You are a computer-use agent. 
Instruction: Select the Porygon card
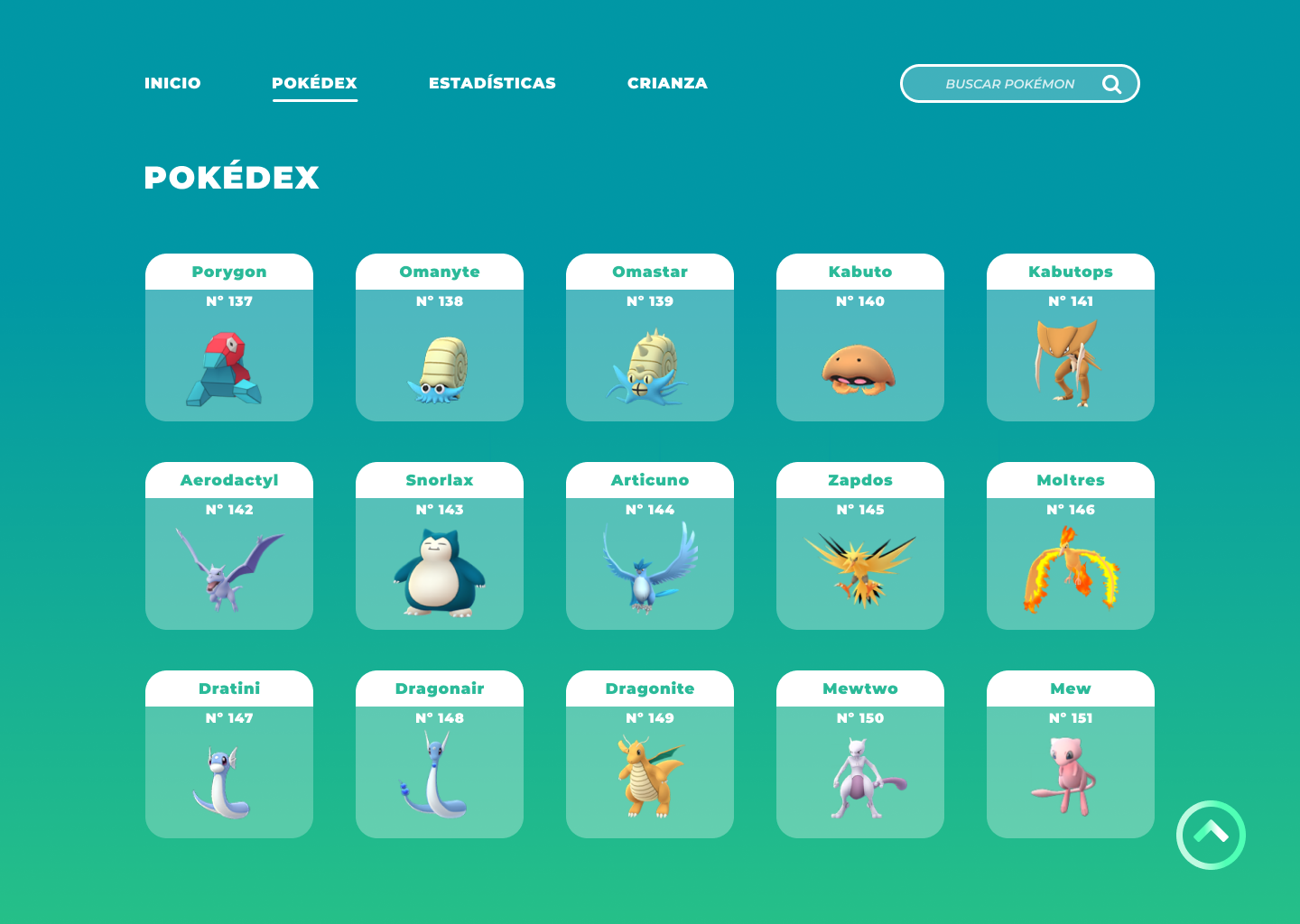[229, 337]
